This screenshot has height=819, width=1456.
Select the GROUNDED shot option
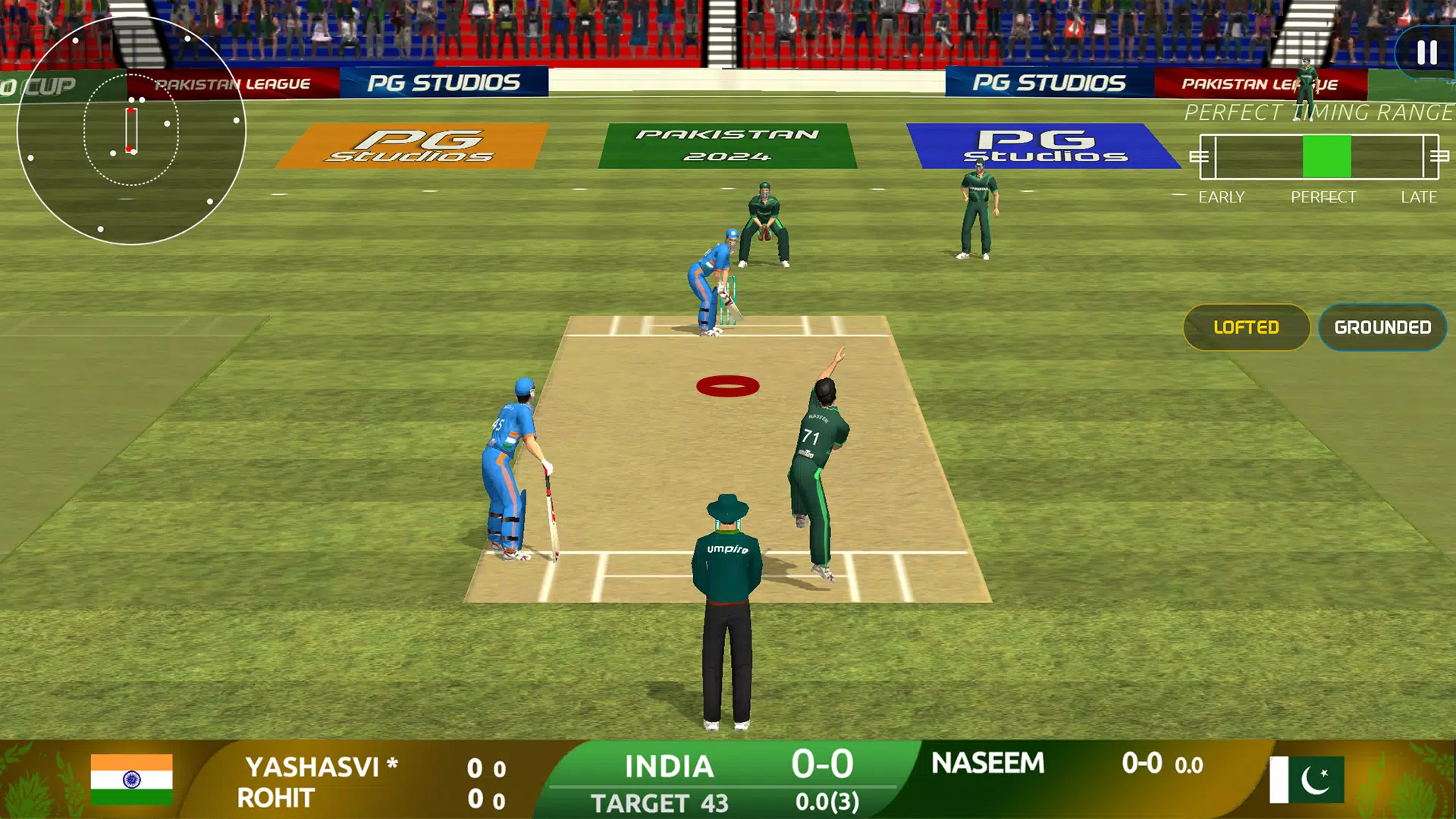tap(1382, 328)
